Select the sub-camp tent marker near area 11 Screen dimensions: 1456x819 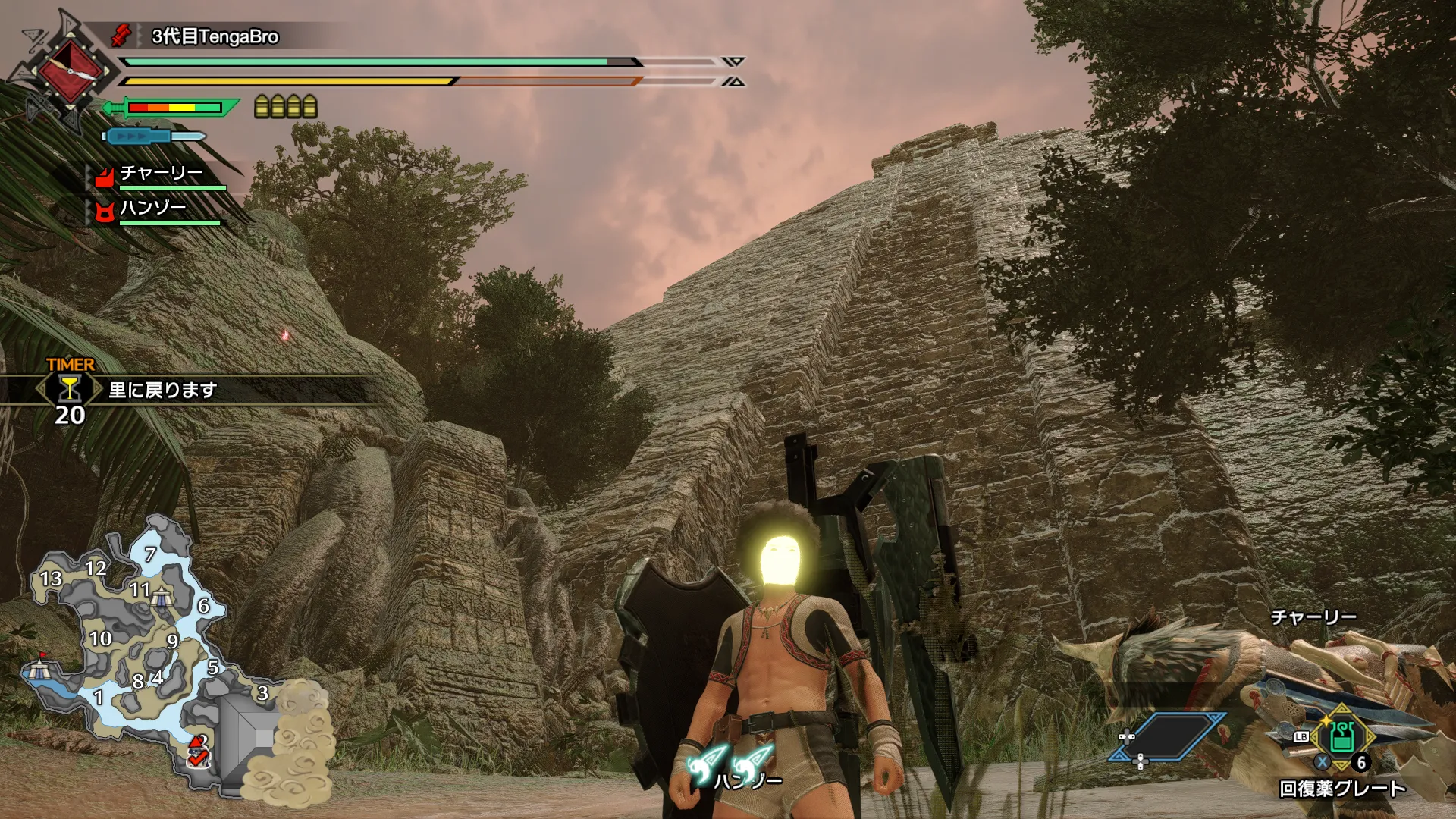[x=161, y=599]
